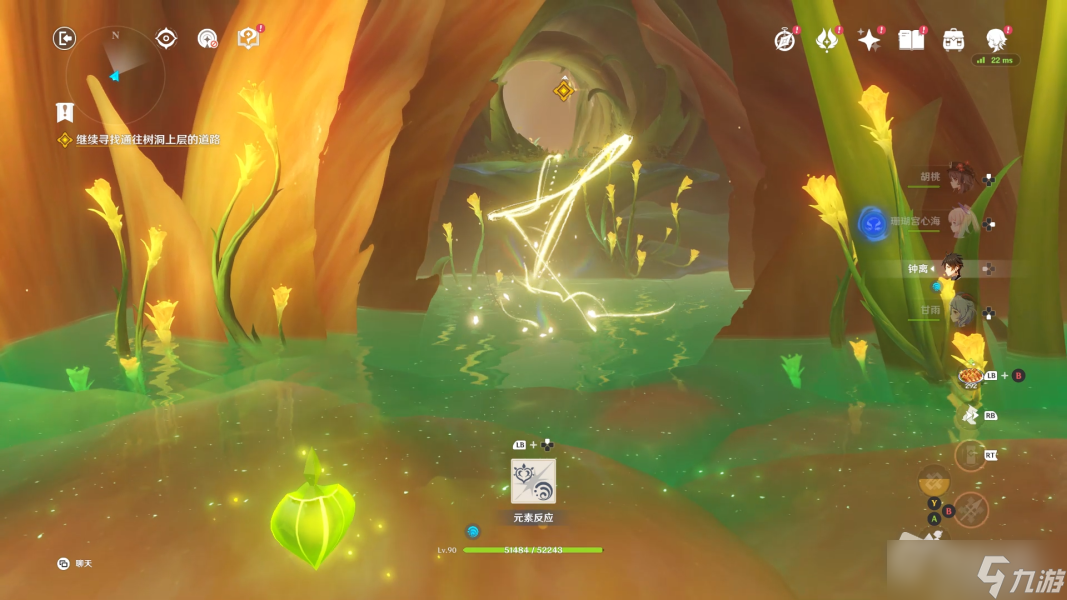
Task: Click the exit door icon
Action: point(65,38)
